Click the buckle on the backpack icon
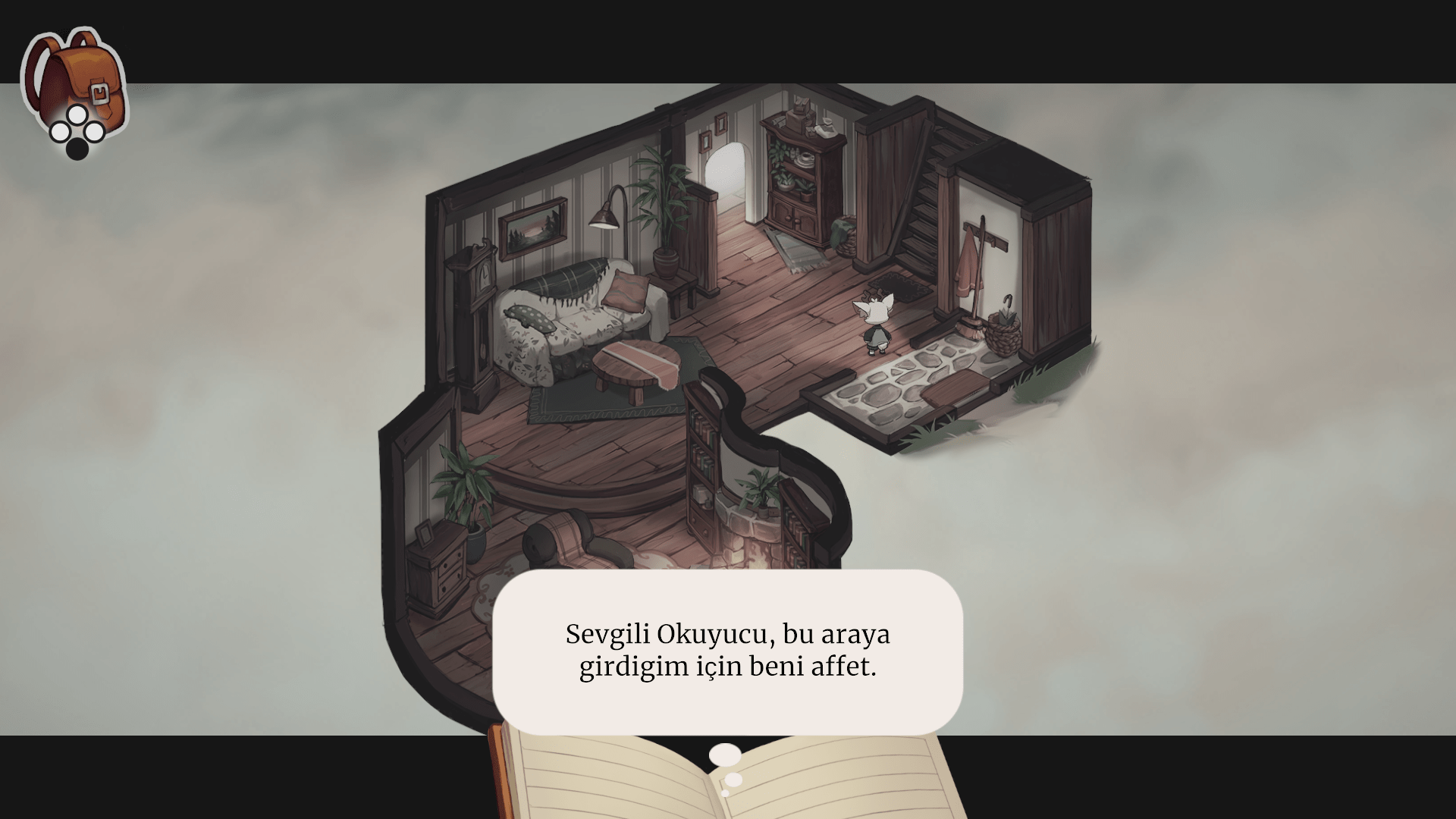The width and height of the screenshot is (1456, 819). 100,93
